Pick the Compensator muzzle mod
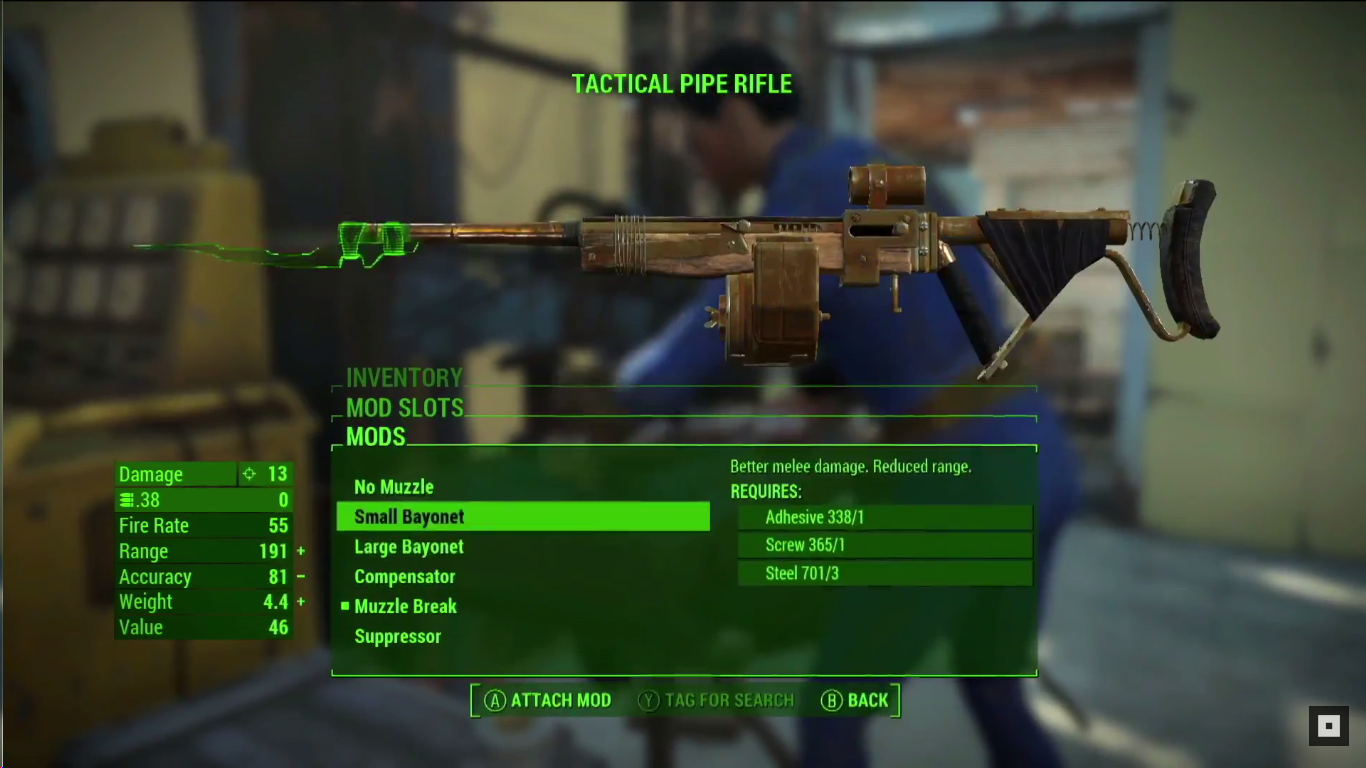Viewport: 1366px width, 768px height. [404, 577]
